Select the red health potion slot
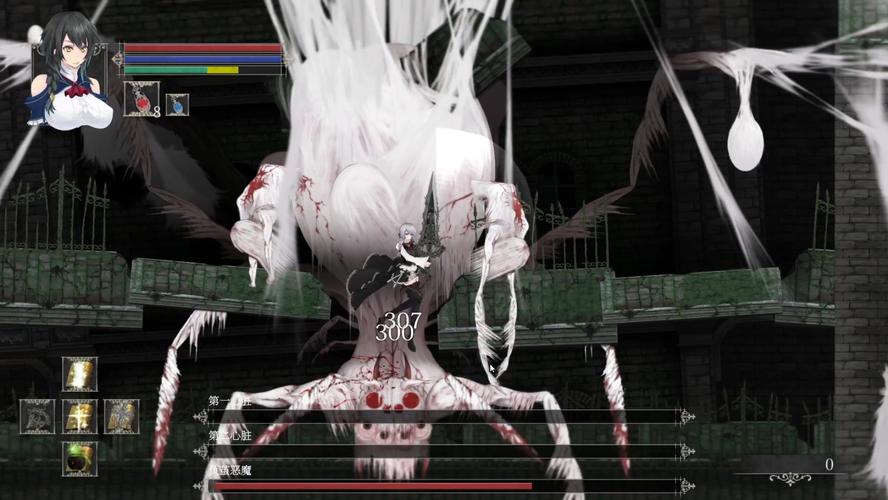 (141, 100)
